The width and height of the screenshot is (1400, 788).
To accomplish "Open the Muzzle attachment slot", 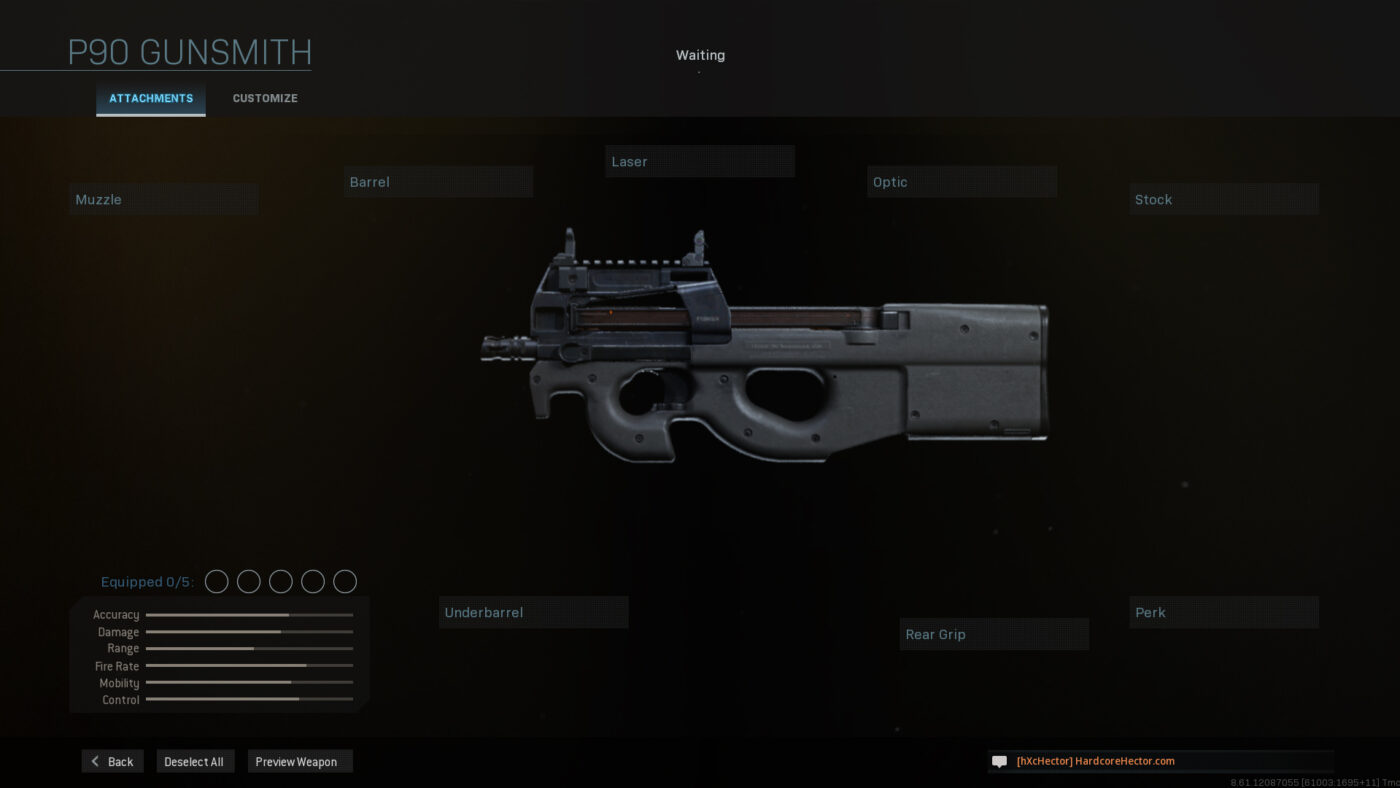I will 163,198.
